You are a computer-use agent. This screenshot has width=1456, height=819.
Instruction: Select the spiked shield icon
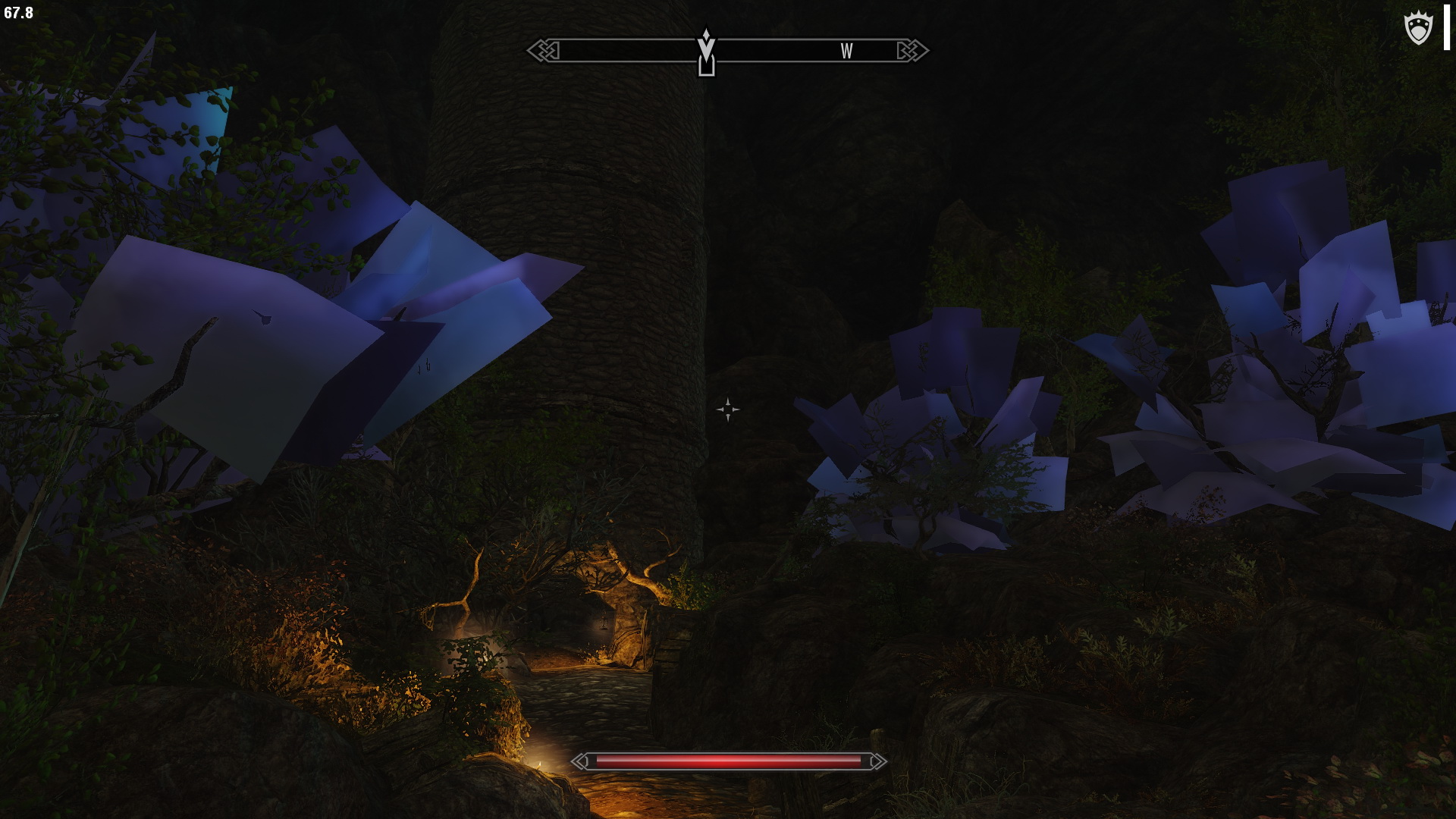pyautogui.click(x=1418, y=30)
